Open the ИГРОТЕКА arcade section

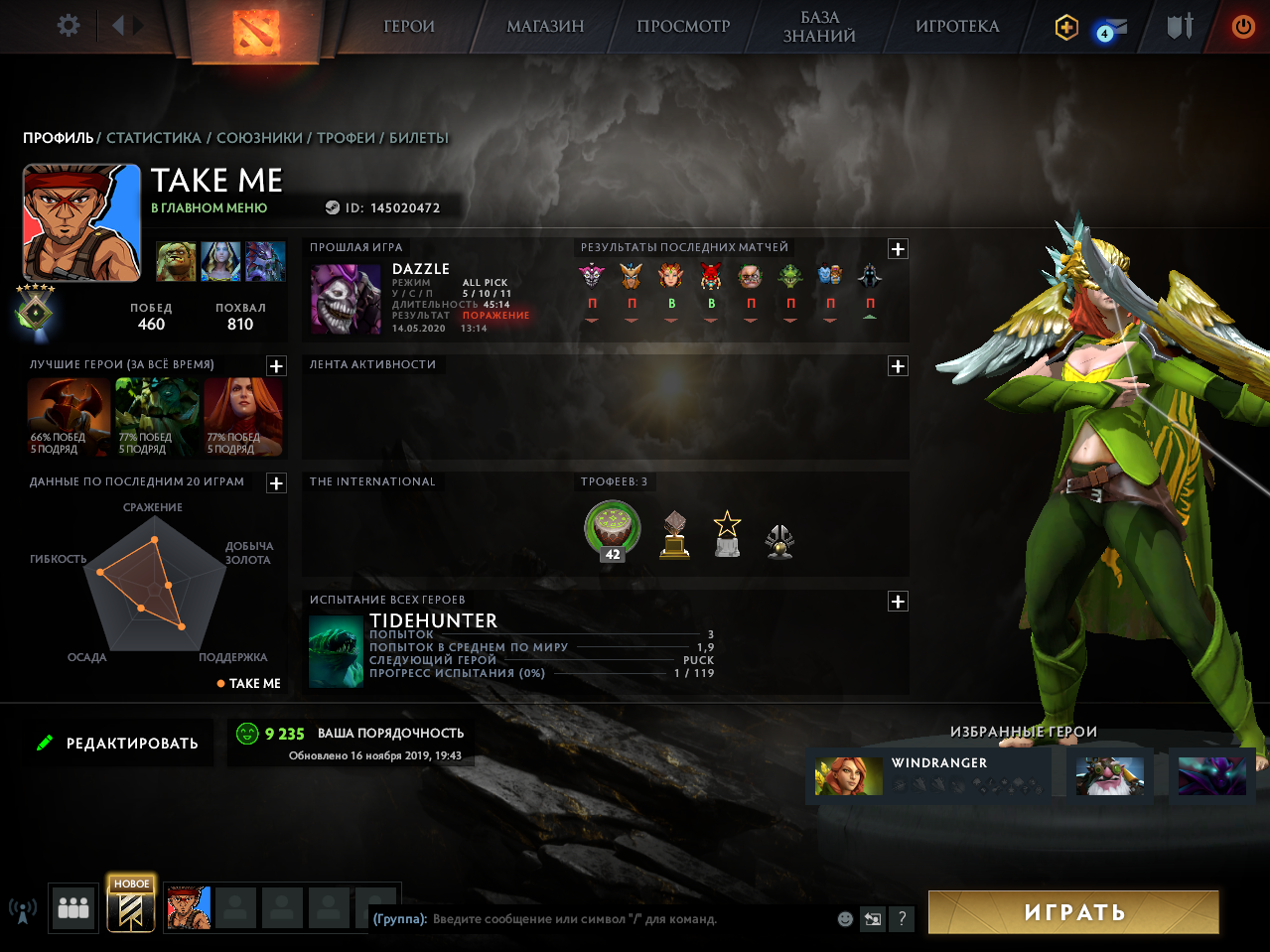[957, 27]
